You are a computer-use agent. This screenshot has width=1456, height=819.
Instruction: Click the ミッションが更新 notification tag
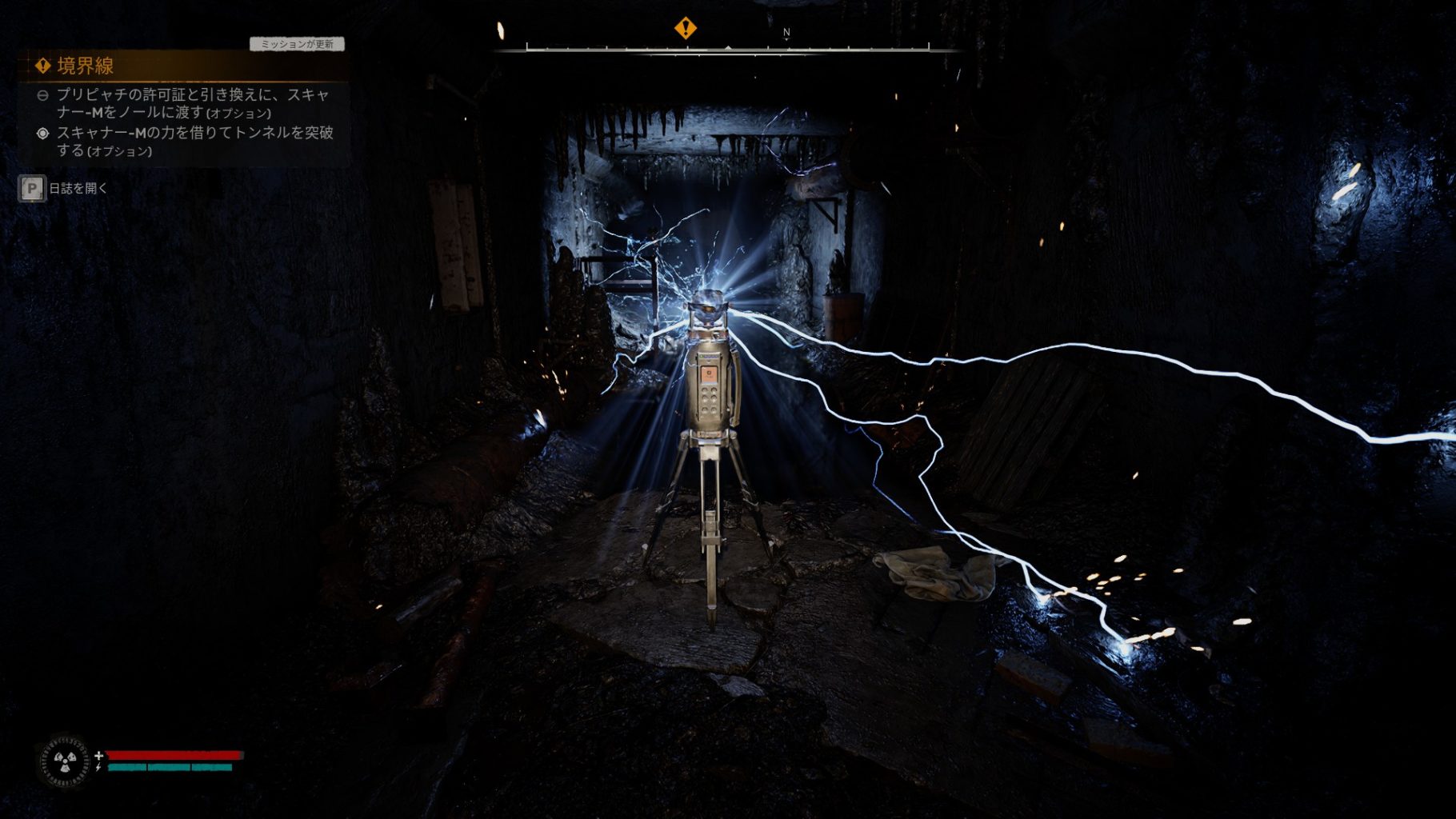[x=297, y=44]
